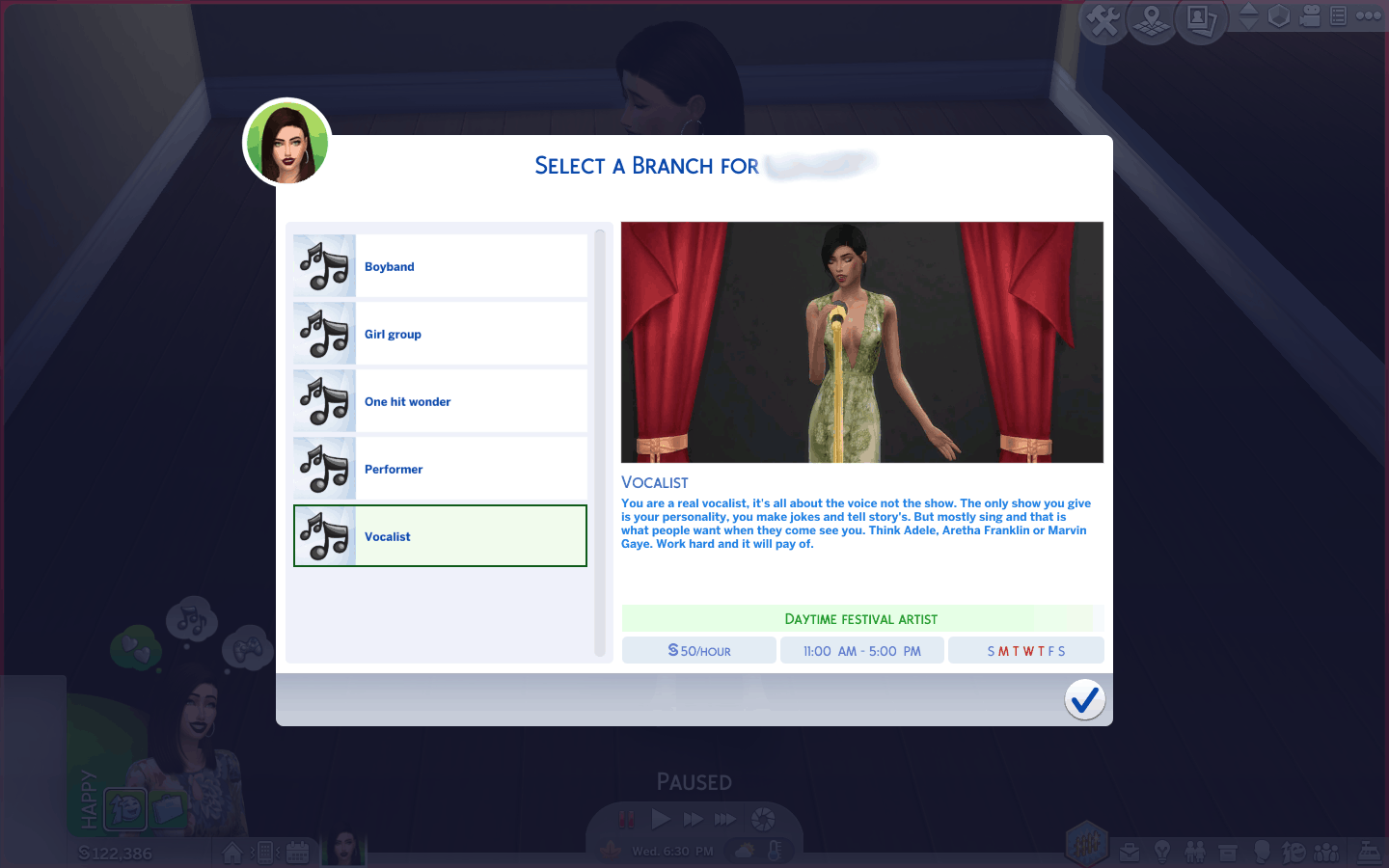The width and height of the screenshot is (1389, 868).
Task: Open the phone icon
Action: (265, 853)
